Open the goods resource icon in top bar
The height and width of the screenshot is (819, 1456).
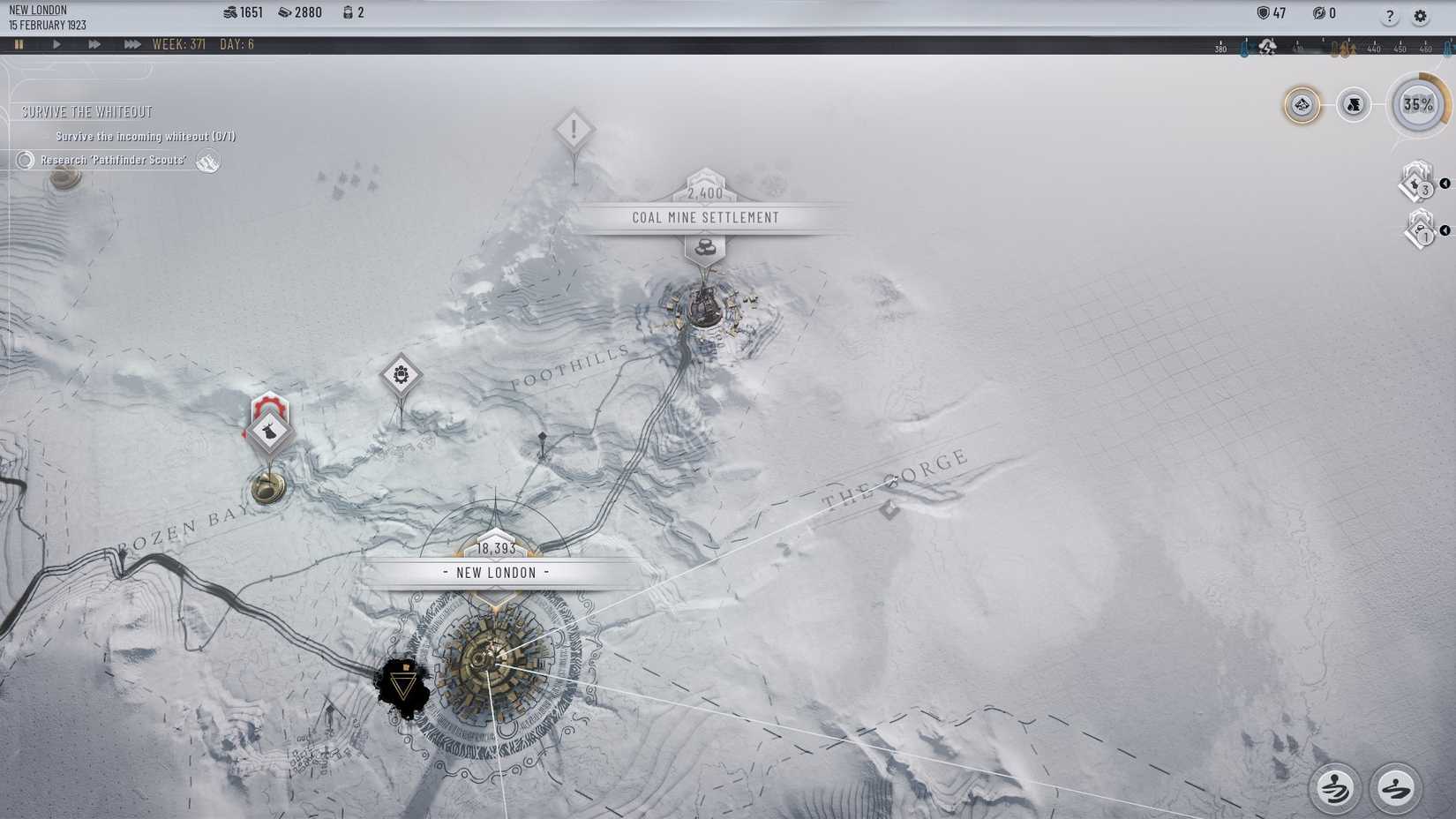click(x=284, y=12)
